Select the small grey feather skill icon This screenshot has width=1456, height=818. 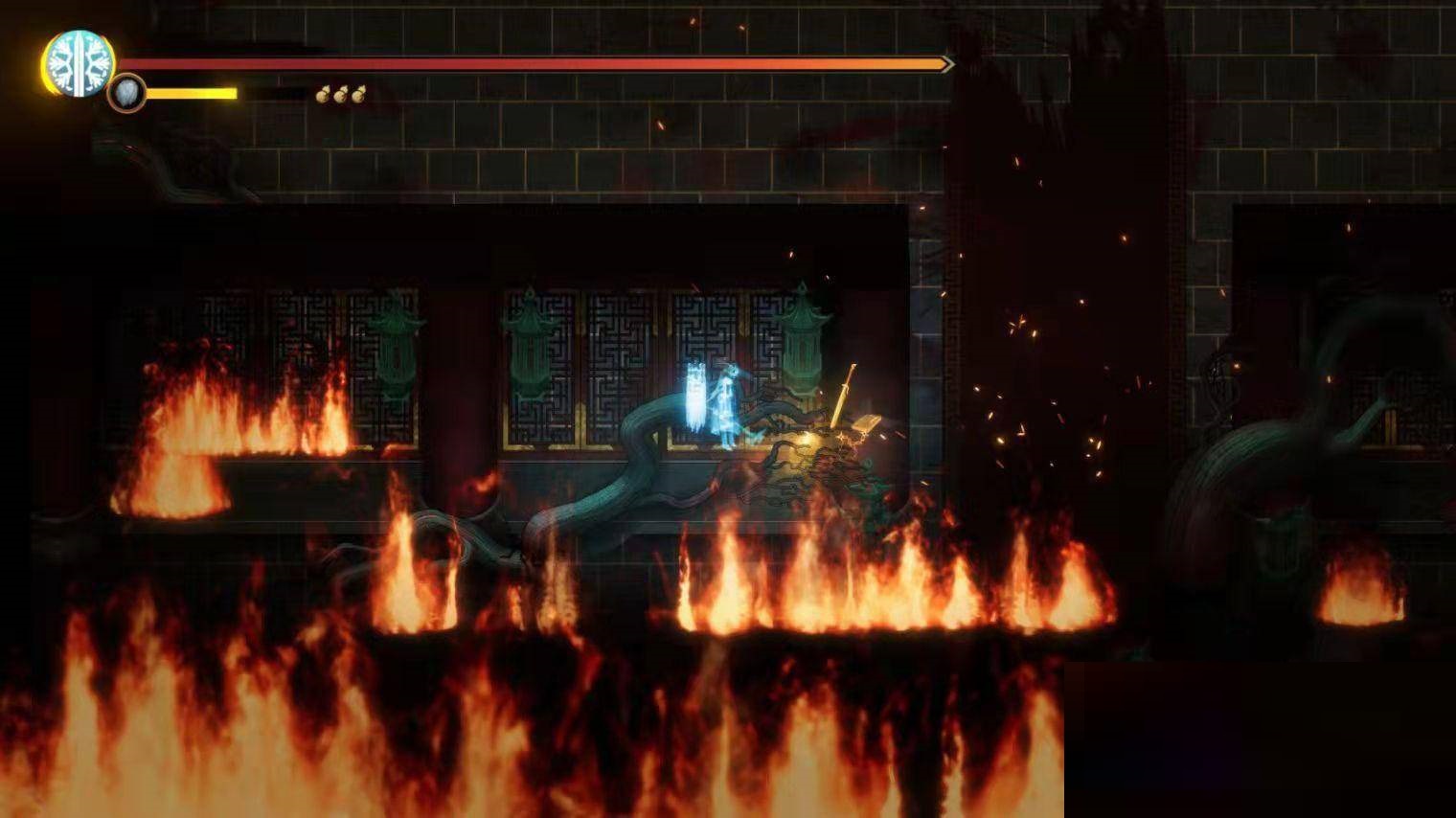coord(126,94)
